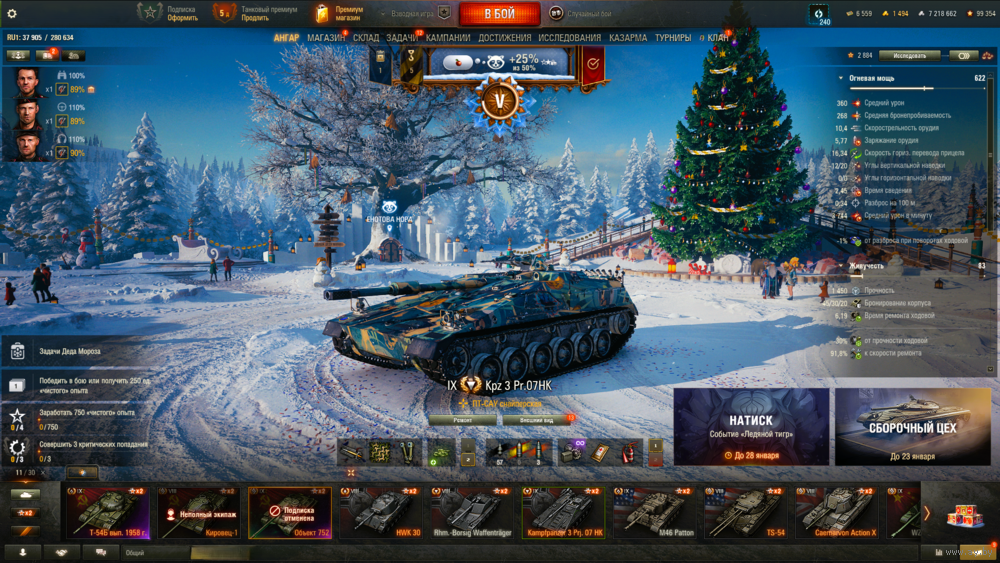1000x563 pixels.
Task: Open the Ремонт button under the tank
Action: (462, 421)
